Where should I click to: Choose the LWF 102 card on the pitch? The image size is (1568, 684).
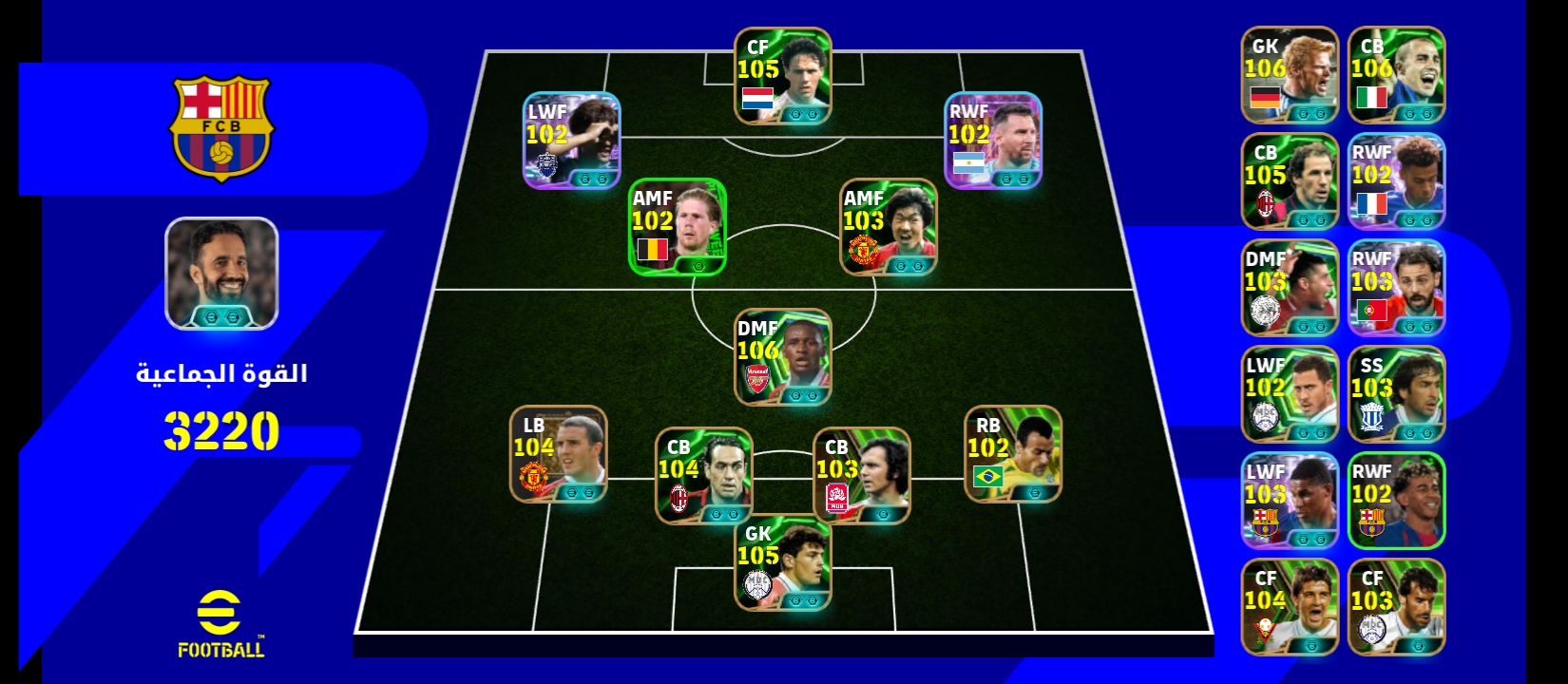pos(572,141)
